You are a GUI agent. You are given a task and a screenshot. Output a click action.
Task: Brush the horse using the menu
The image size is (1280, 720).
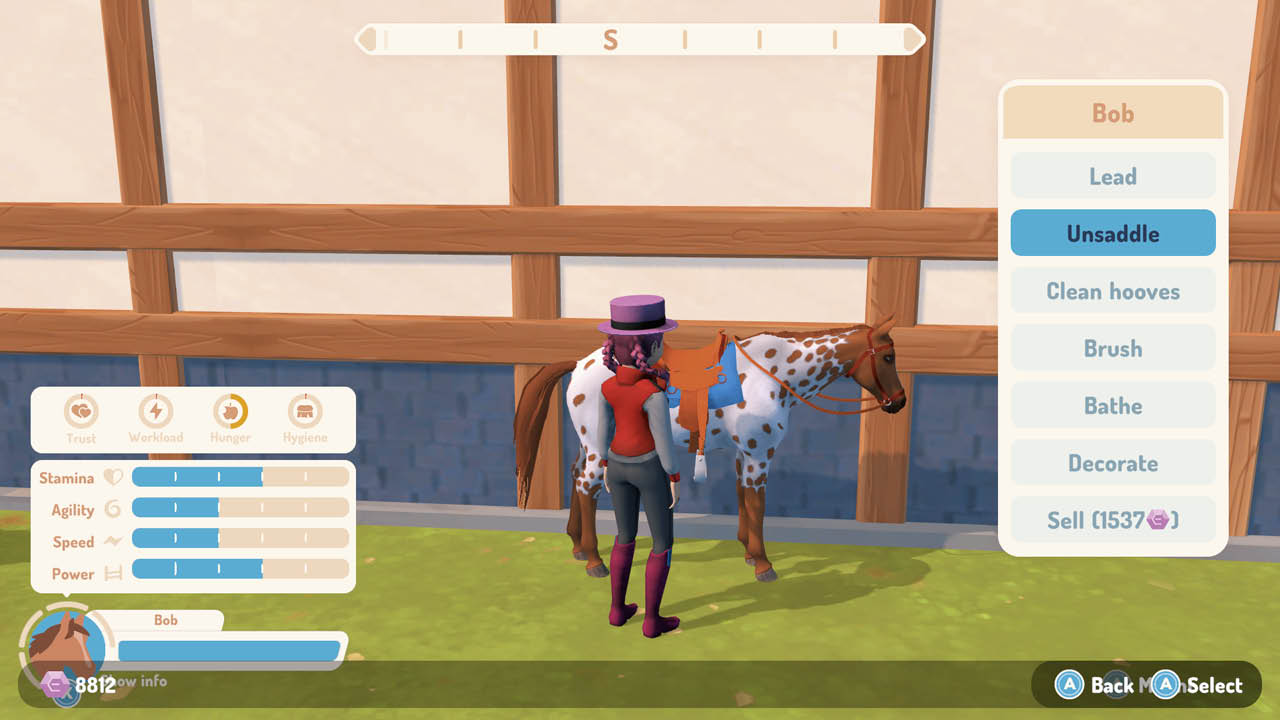coord(1113,348)
